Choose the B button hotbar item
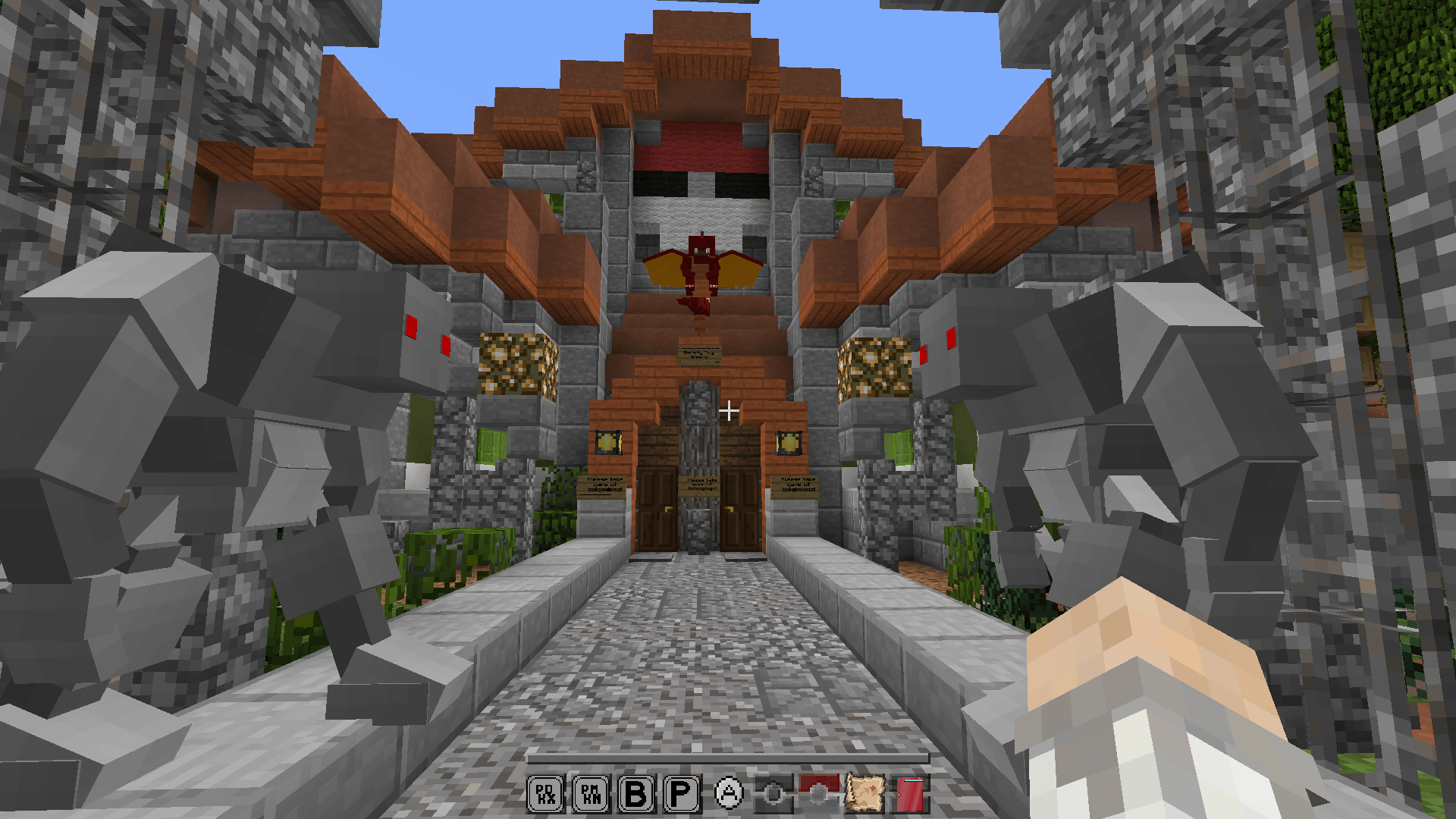Screen dimensions: 1456x819 636,794
